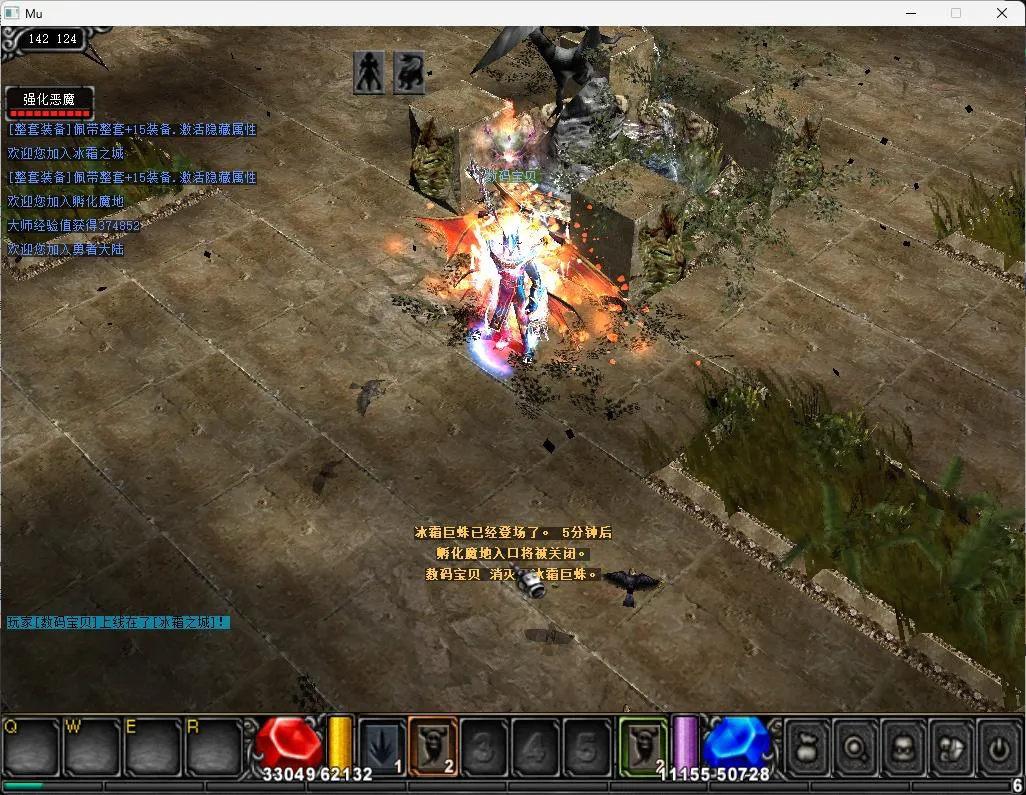Viewport: 1026px width, 795px height.
Task: Select the beast silhouette buff icon
Action: 409,73
